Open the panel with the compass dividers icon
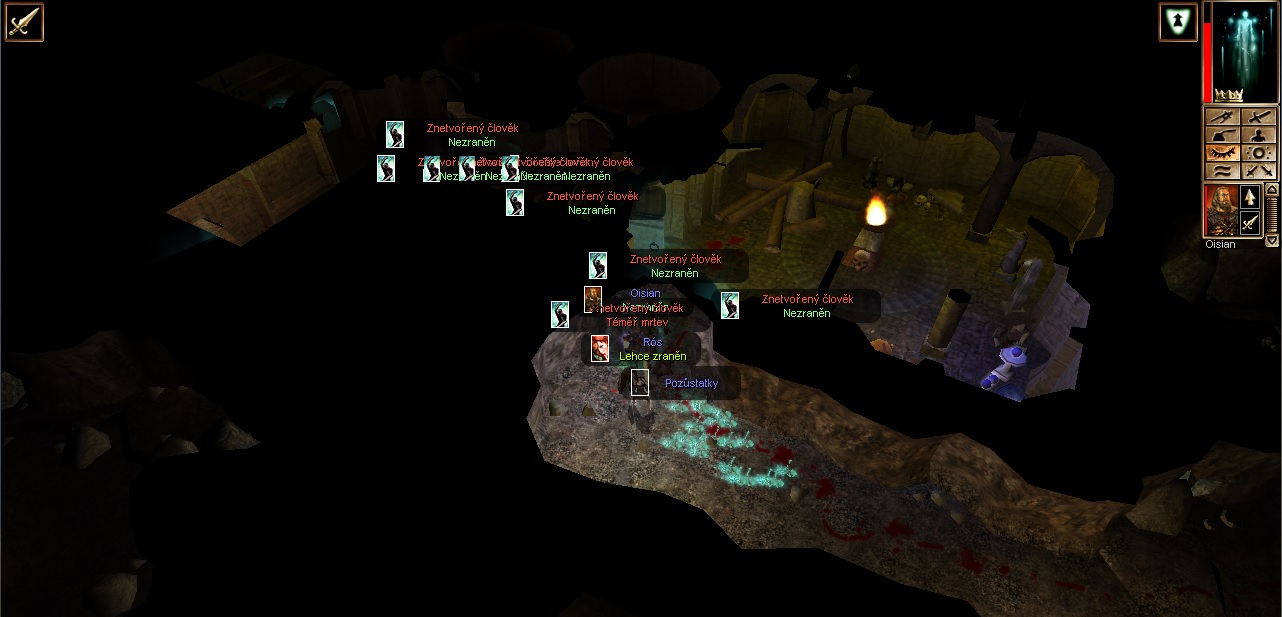1282x617 pixels. point(1222,117)
